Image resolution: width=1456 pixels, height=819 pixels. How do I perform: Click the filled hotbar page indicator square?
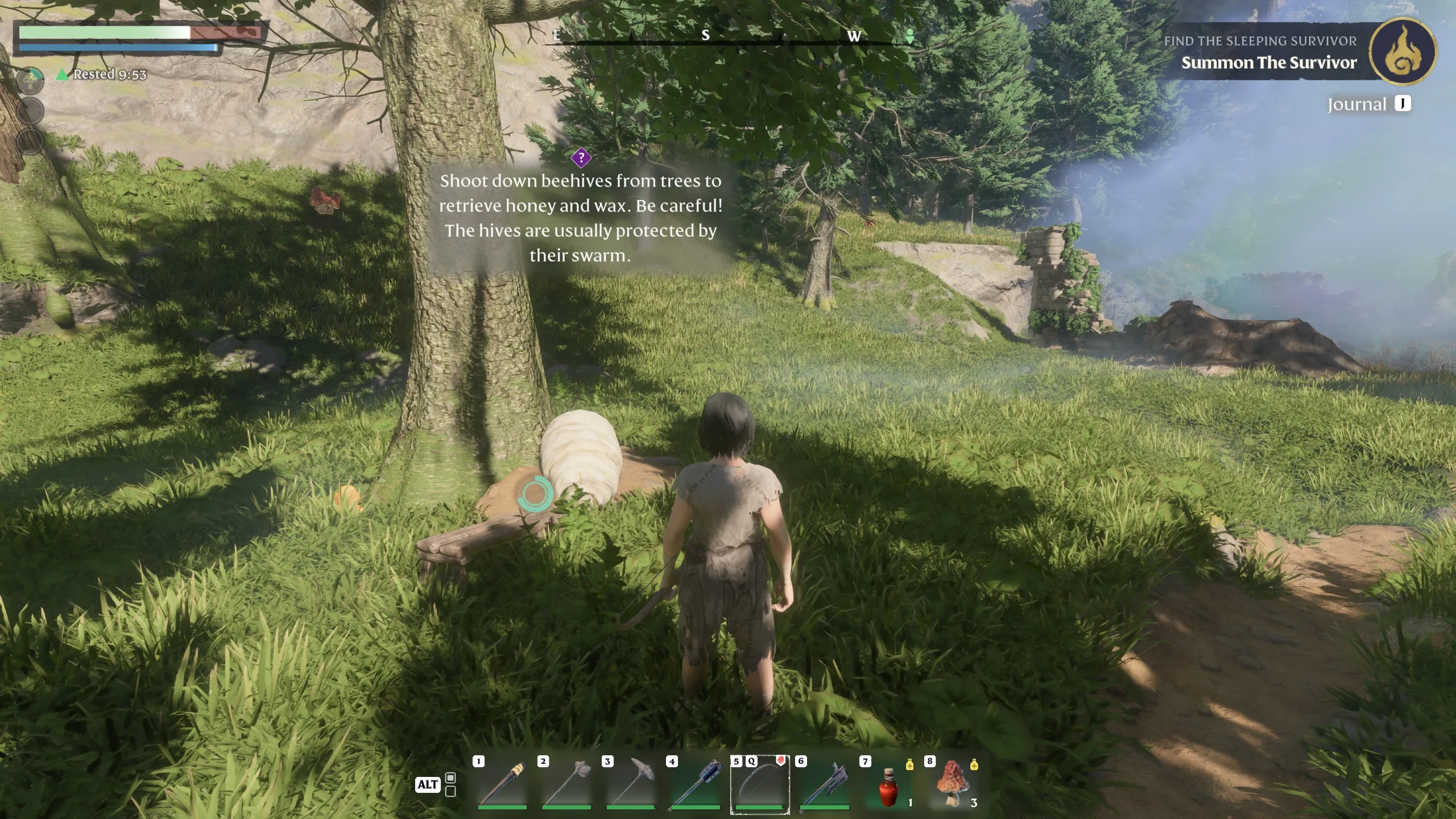(450, 777)
